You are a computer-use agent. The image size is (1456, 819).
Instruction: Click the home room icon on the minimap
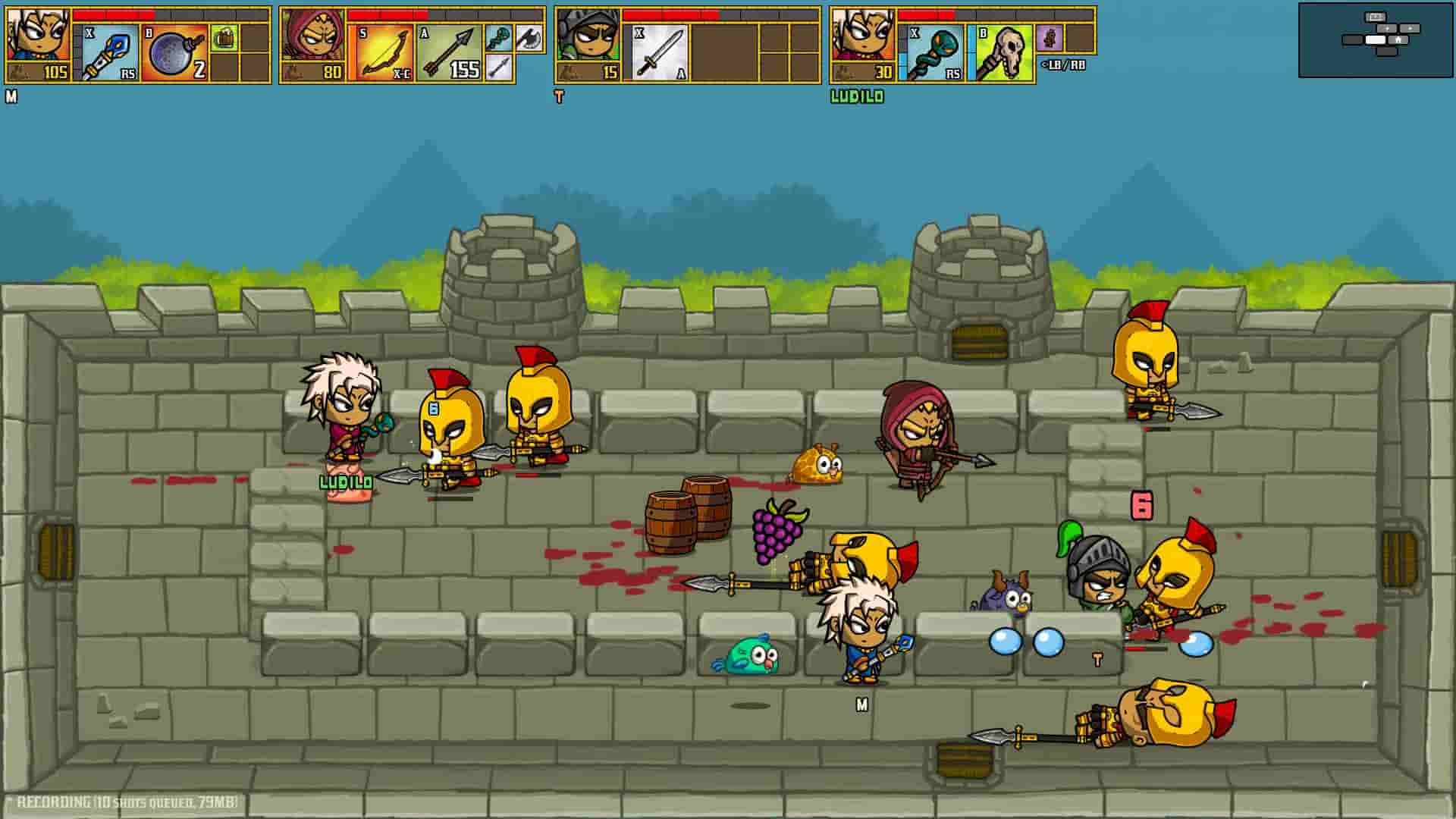pyautogui.click(x=1399, y=40)
